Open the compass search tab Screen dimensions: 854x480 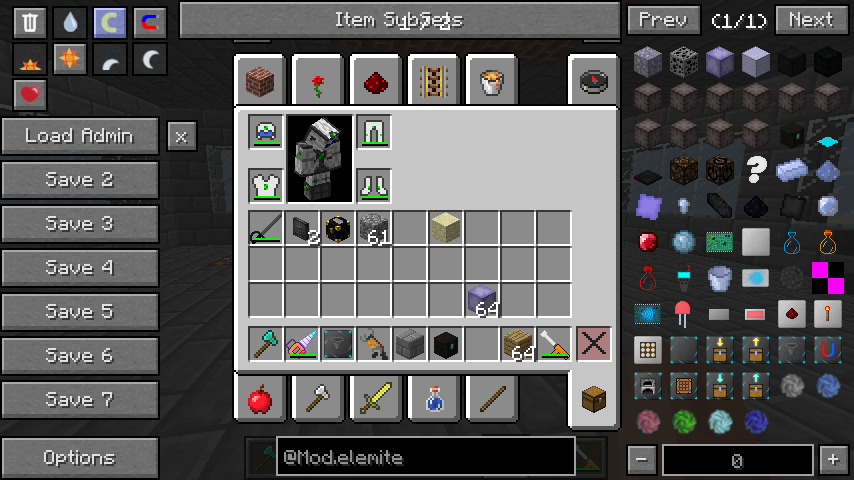[x=592, y=80]
